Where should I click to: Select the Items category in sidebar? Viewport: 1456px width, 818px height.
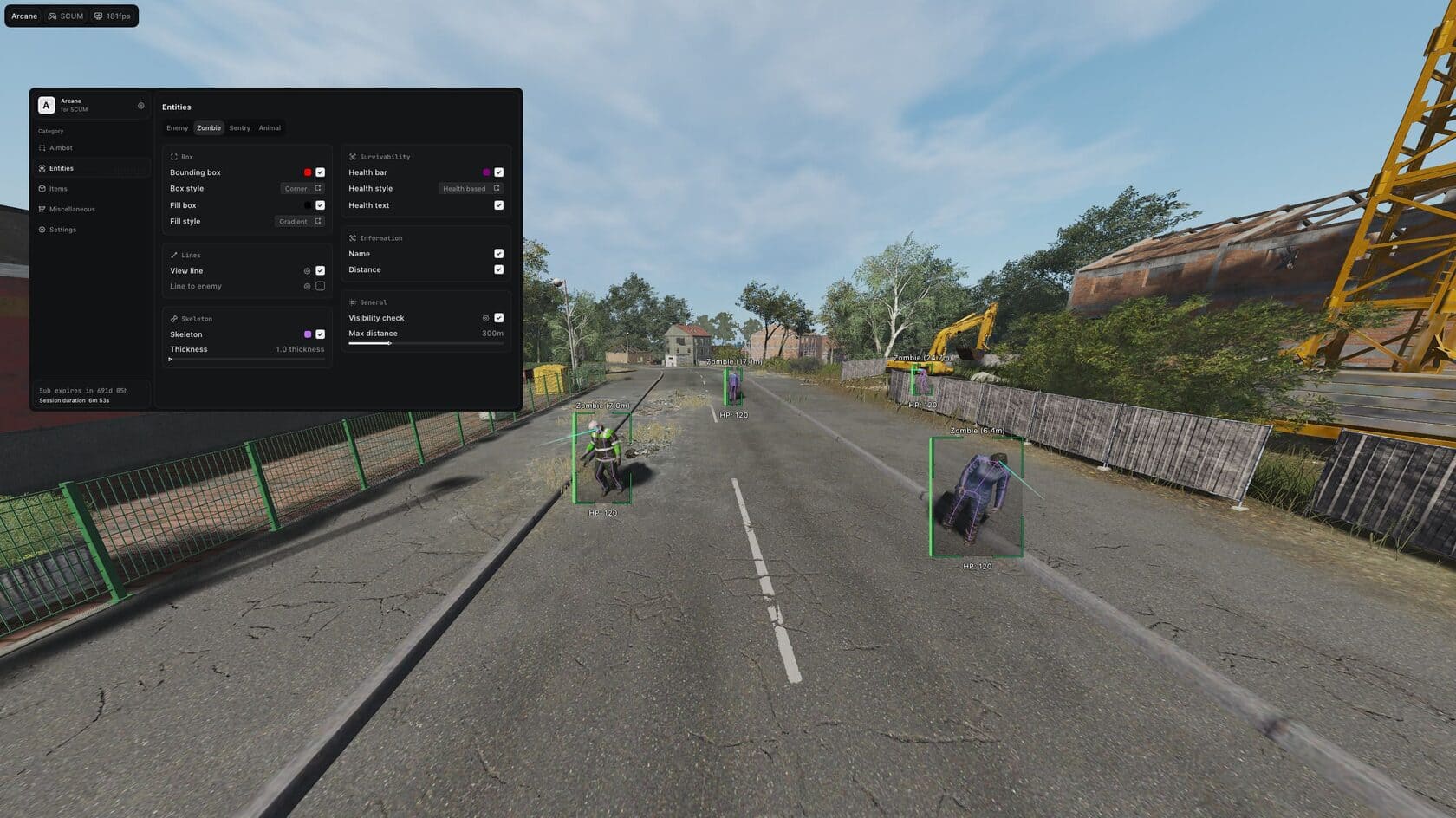(58, 189)
